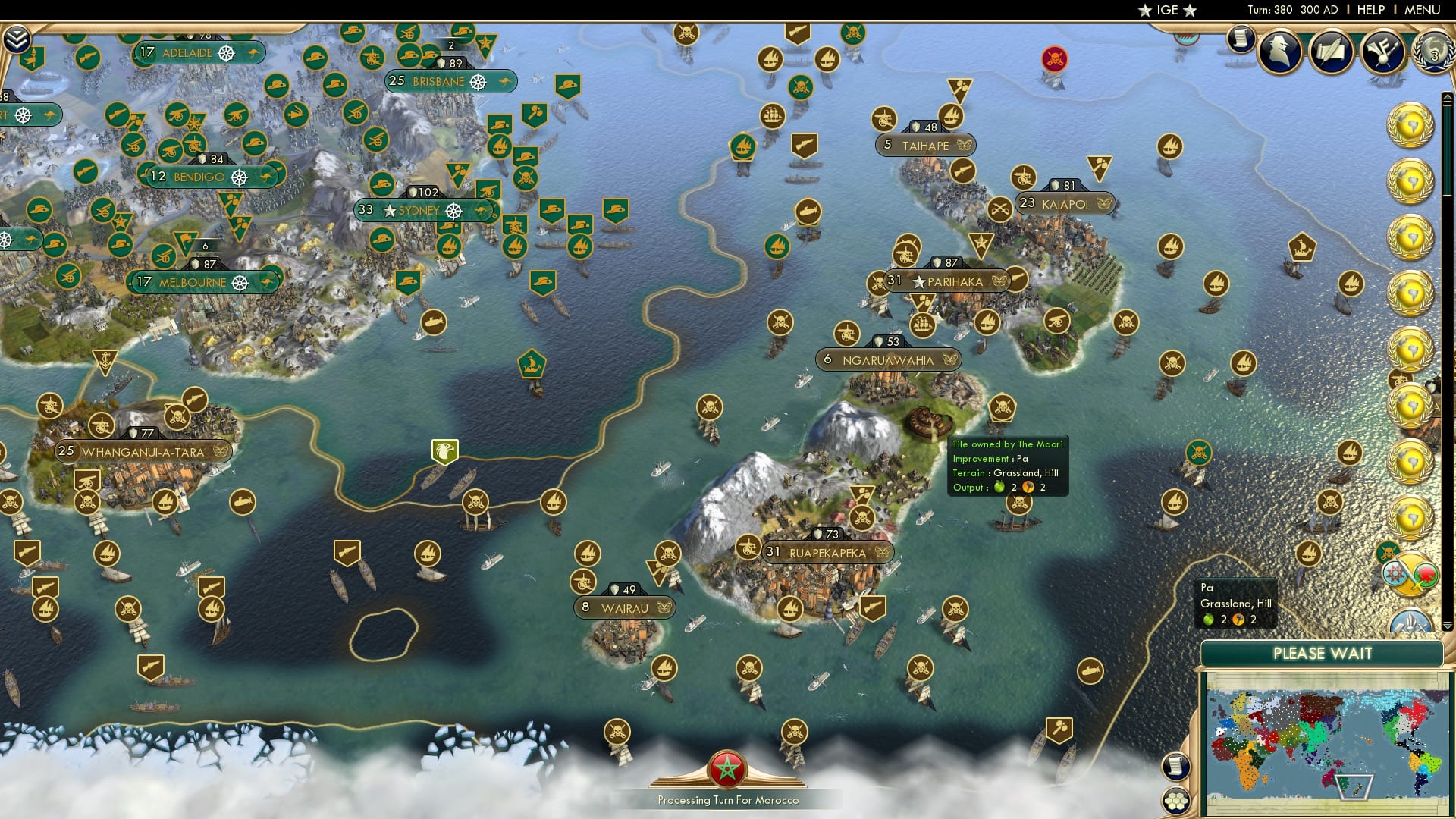Collapse the top-left panel with the double chevron

tap(17, 38)
